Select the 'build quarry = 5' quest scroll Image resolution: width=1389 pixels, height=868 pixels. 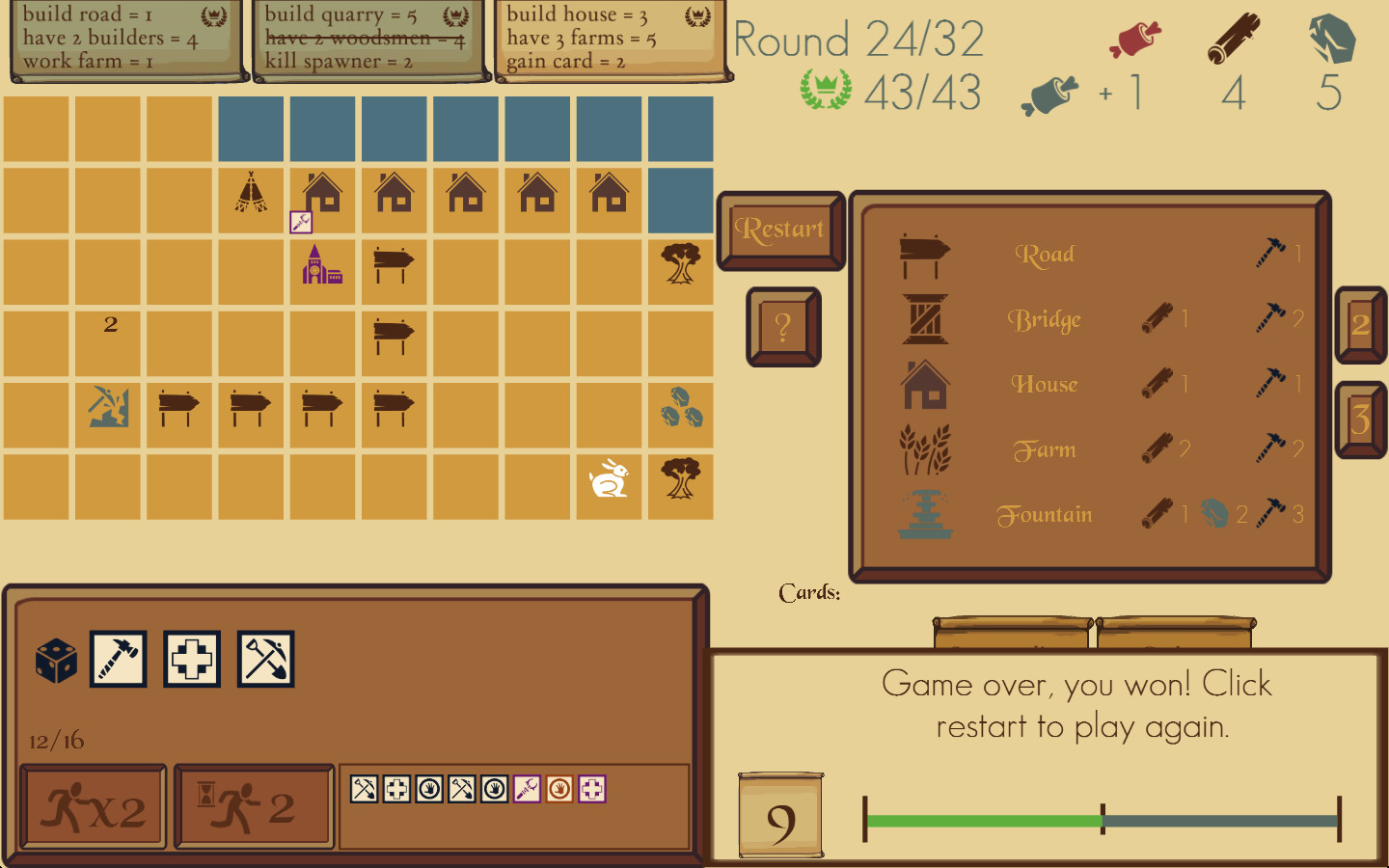tap(369, 39)
